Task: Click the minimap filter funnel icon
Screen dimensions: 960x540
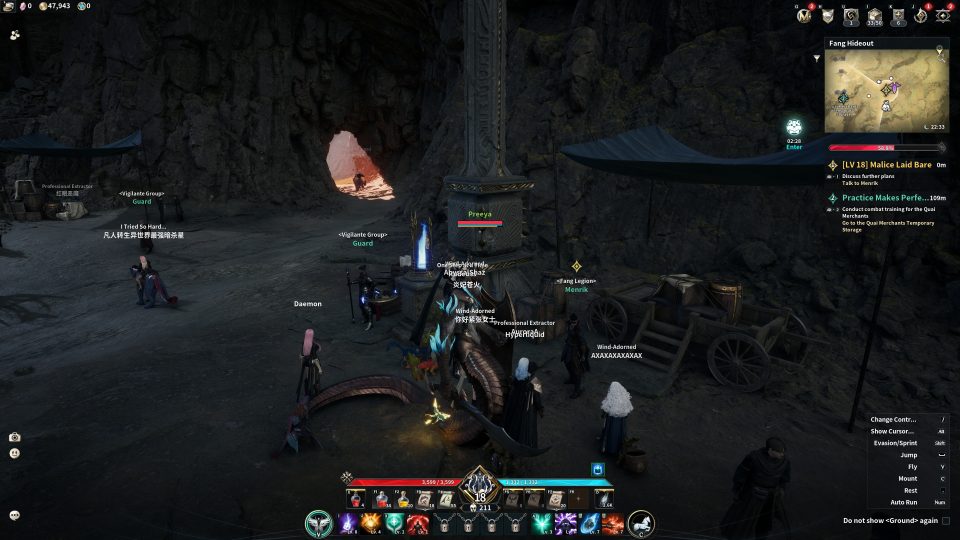Action: tap(817, 58)
